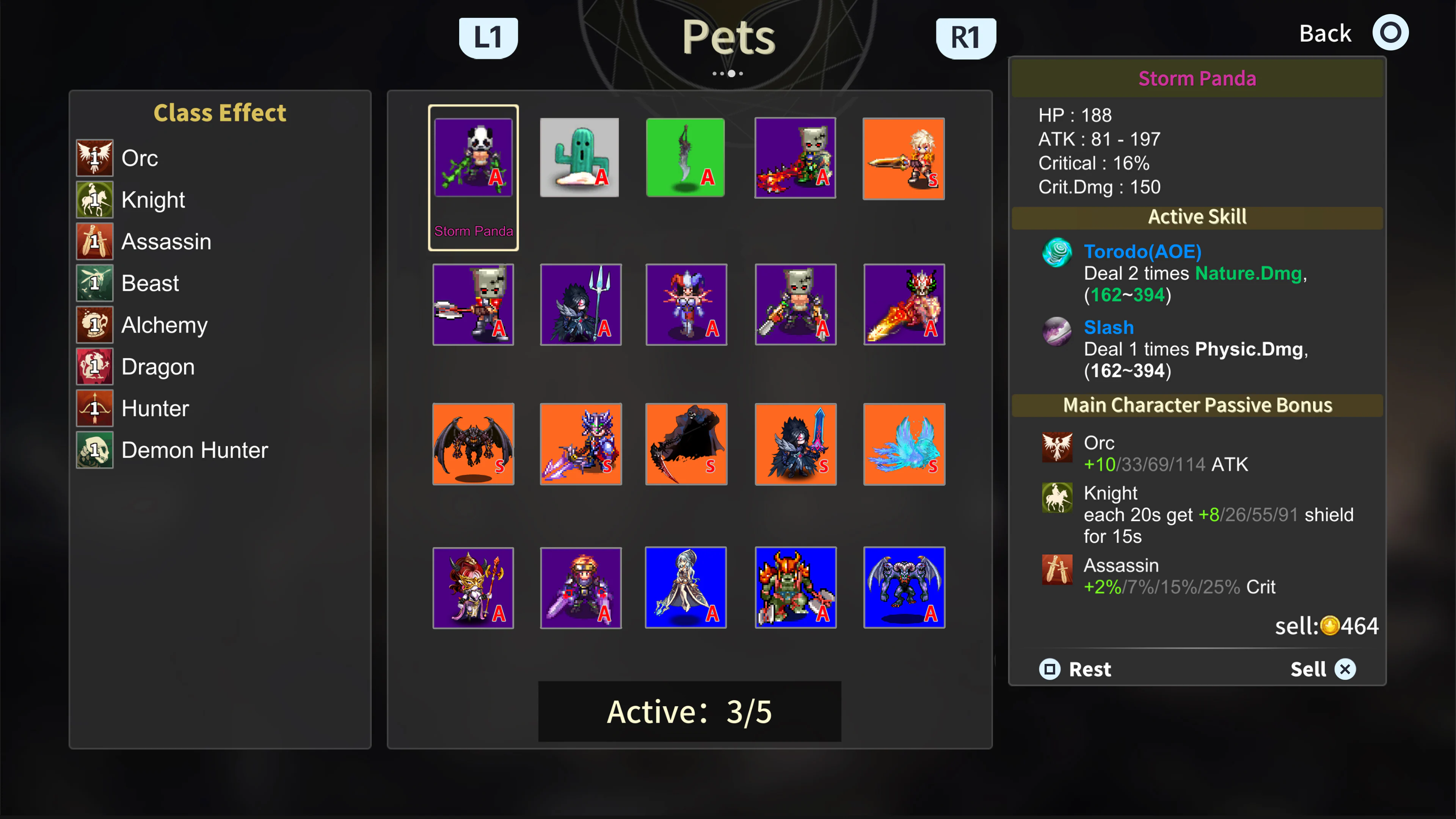Click the Beast class effect icon
1456x819 pixels.
click(94, 282)
